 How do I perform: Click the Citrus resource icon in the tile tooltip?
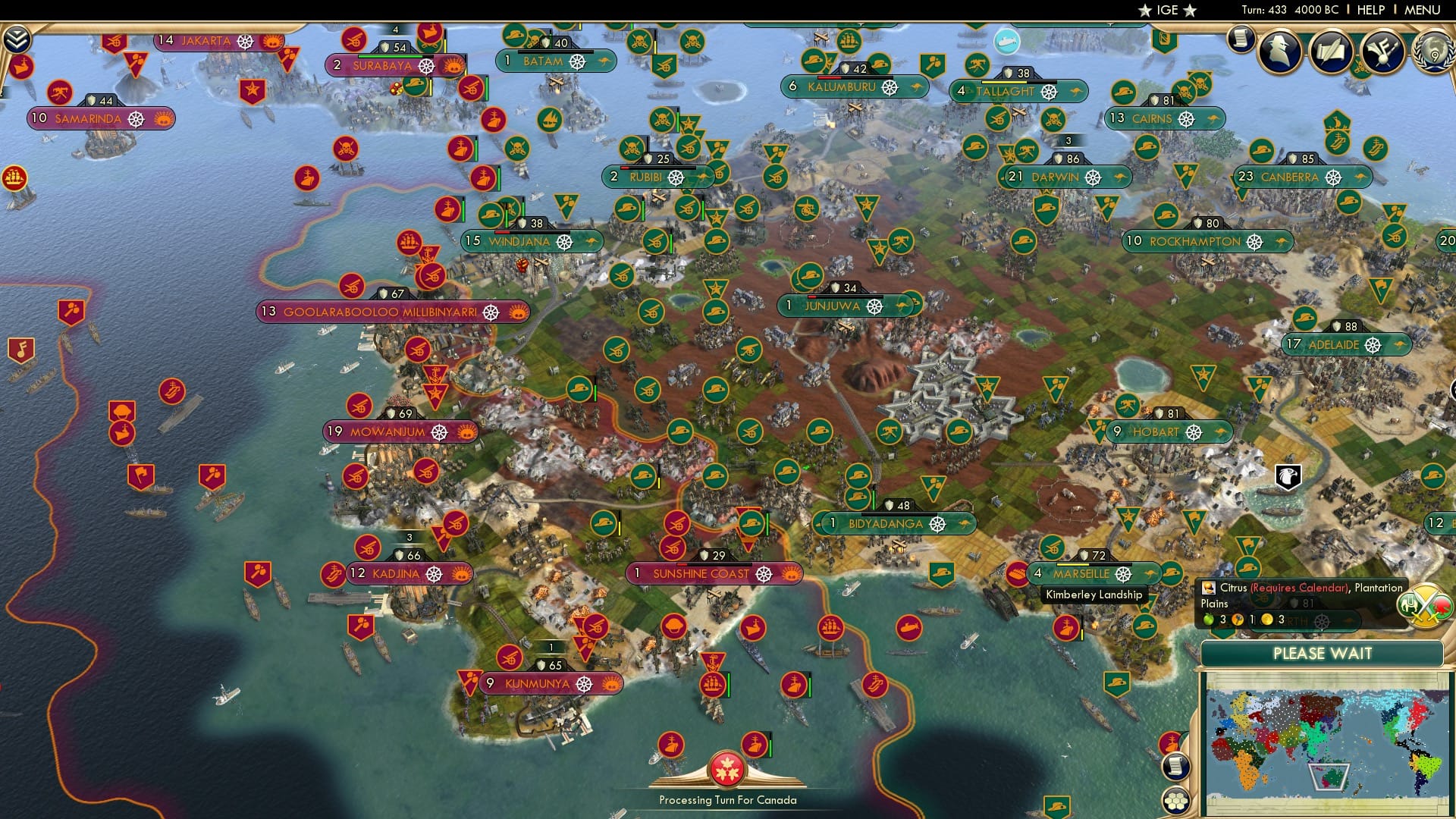pyautogui.click(x=1207, y=587)
